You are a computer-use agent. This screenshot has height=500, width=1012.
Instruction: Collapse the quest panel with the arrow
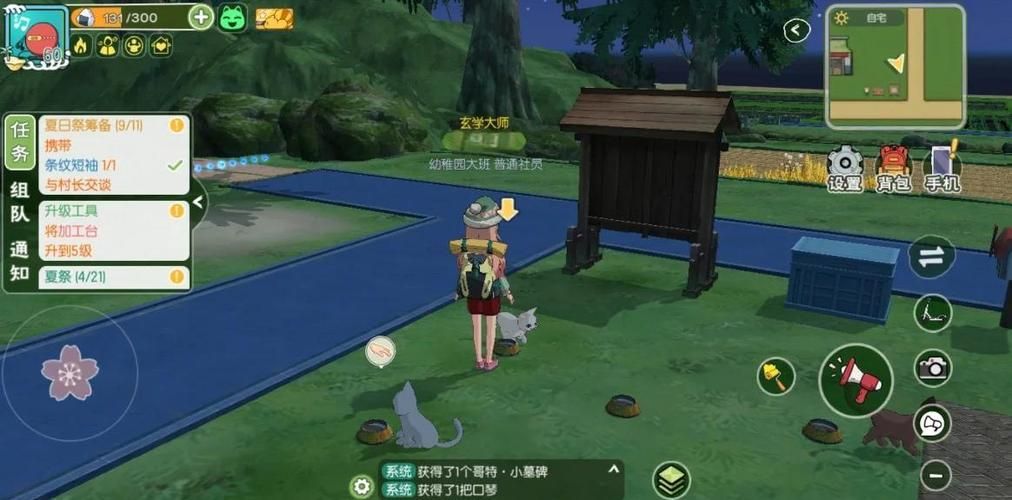pos(198,202)
